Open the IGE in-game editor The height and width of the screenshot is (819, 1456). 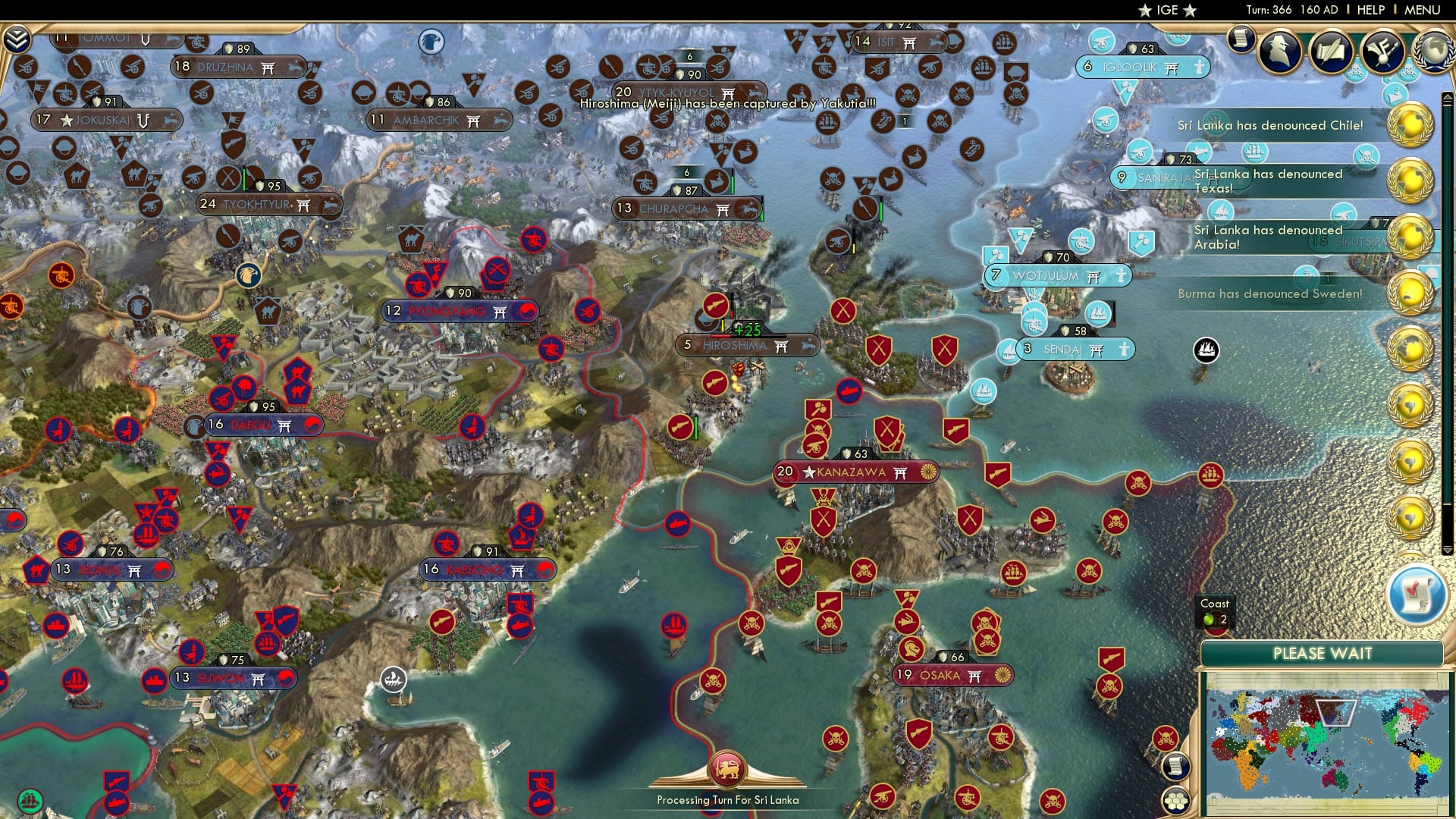1169,10
